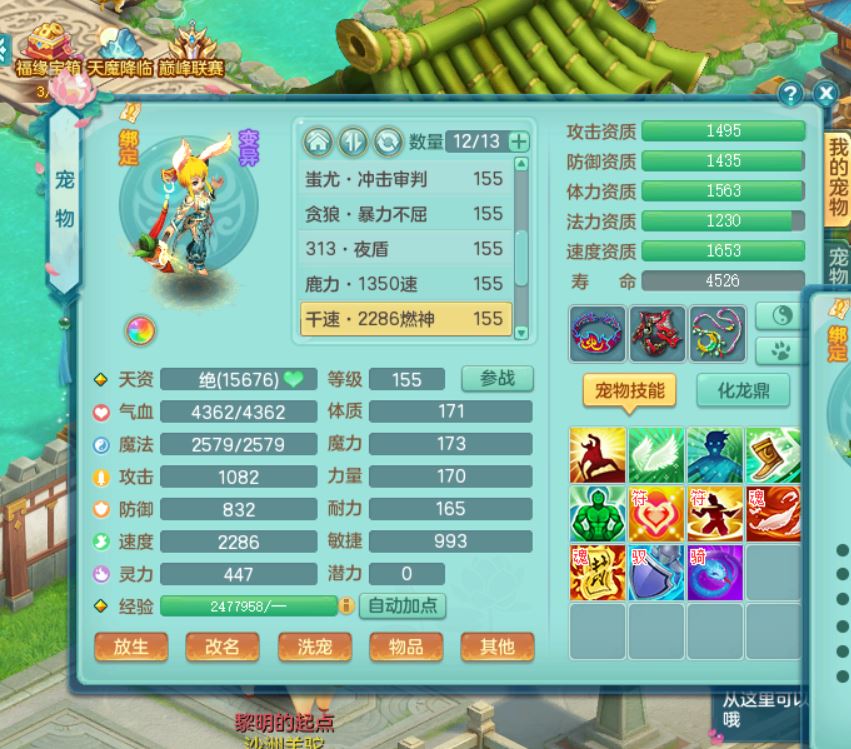Pick the 鹿力·1350速 pet entry
This screenshot has width=851, height=749.
click(404, 284)
